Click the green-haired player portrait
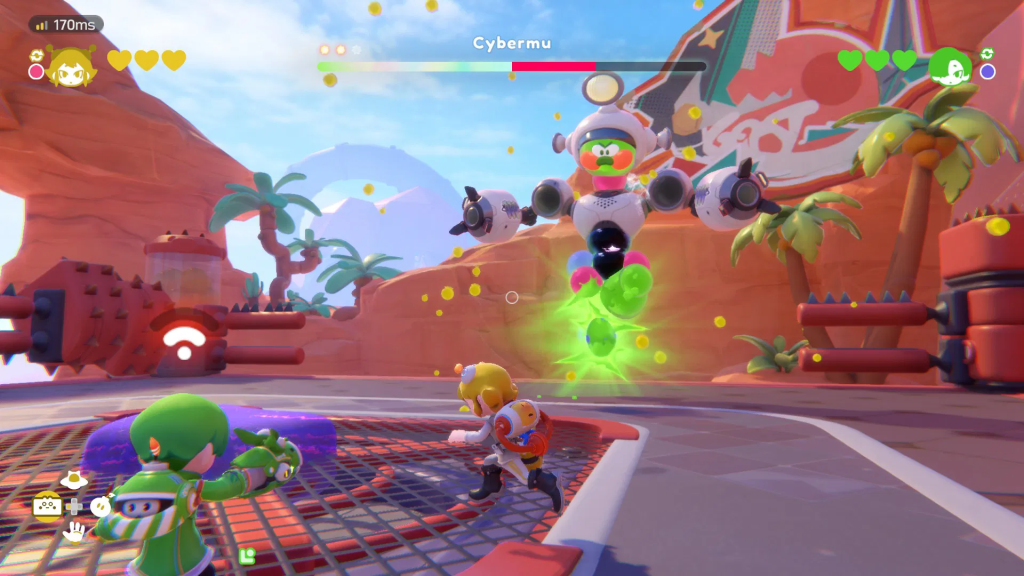The image size is (1024, 576). (950, 66)
